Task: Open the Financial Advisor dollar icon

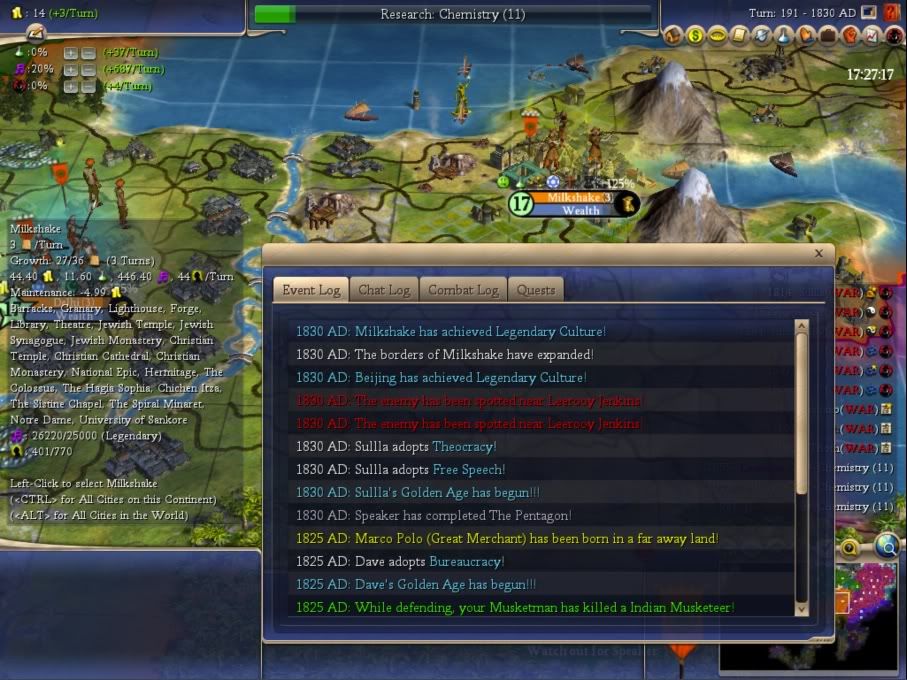Action: 693,36
